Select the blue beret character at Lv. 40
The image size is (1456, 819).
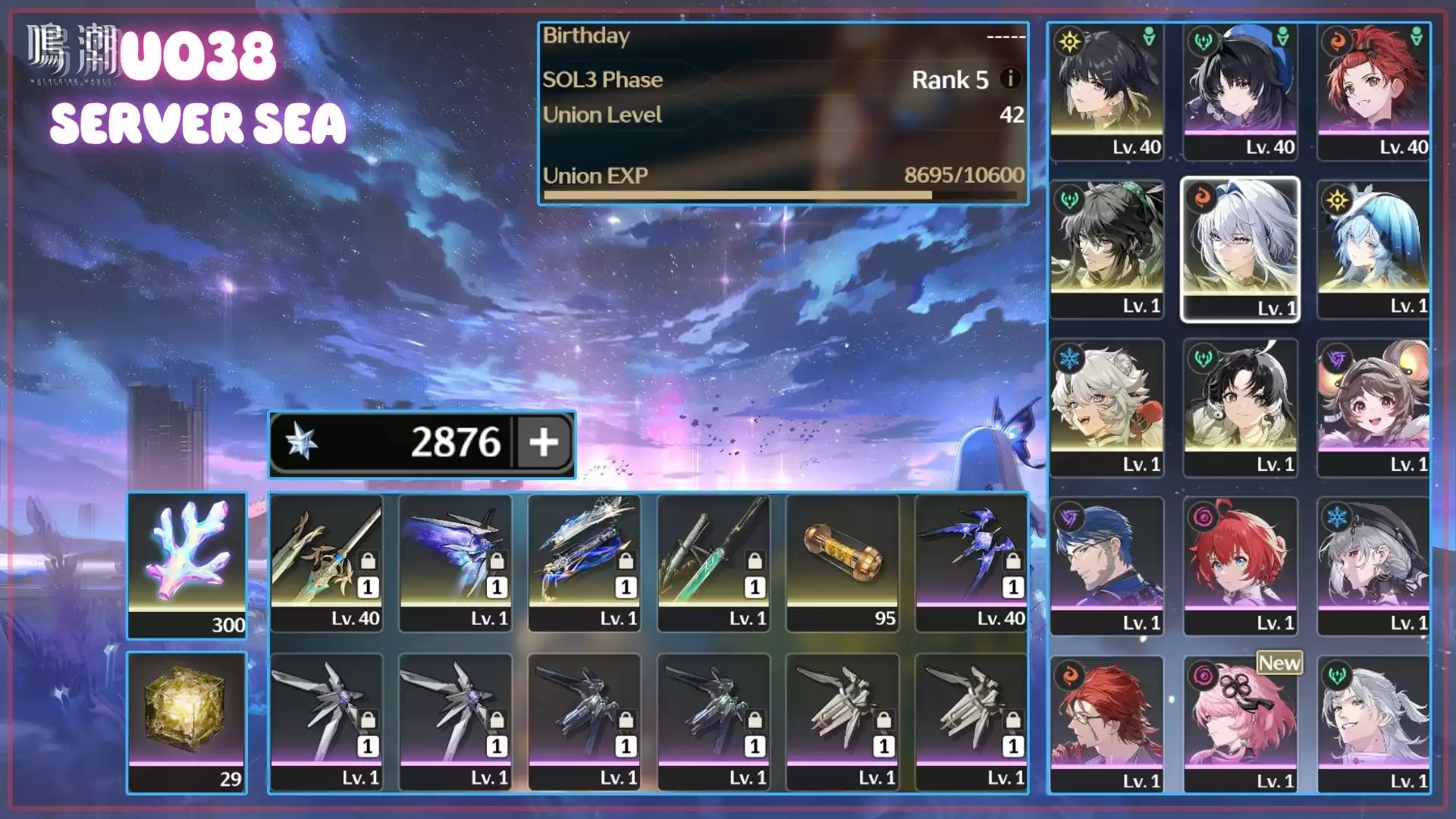tap(1241, 91)
